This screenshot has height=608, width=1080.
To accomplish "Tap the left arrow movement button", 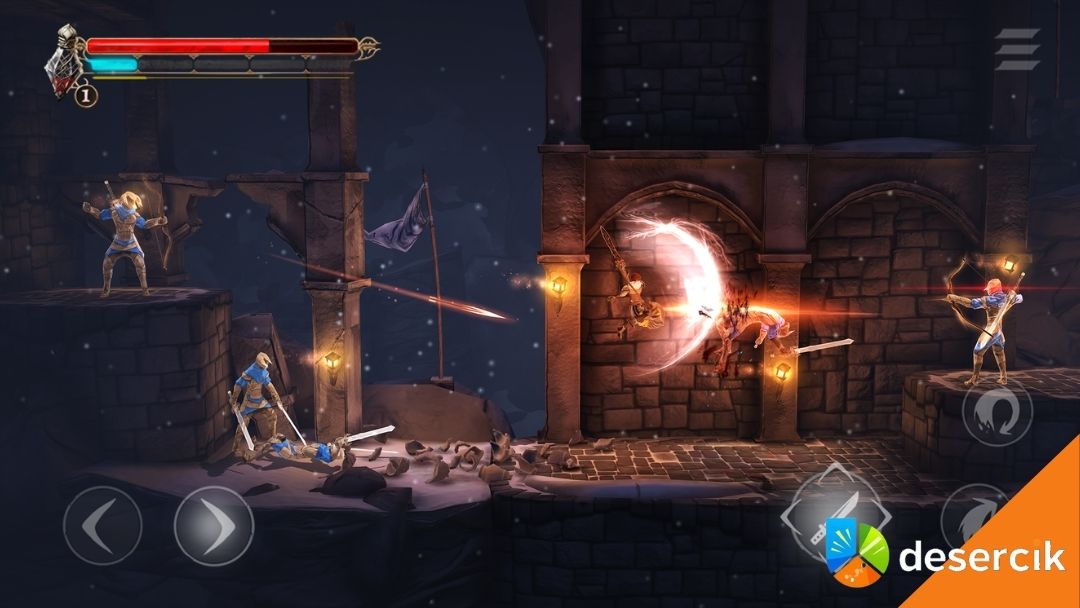I will [x=102, y=525].
